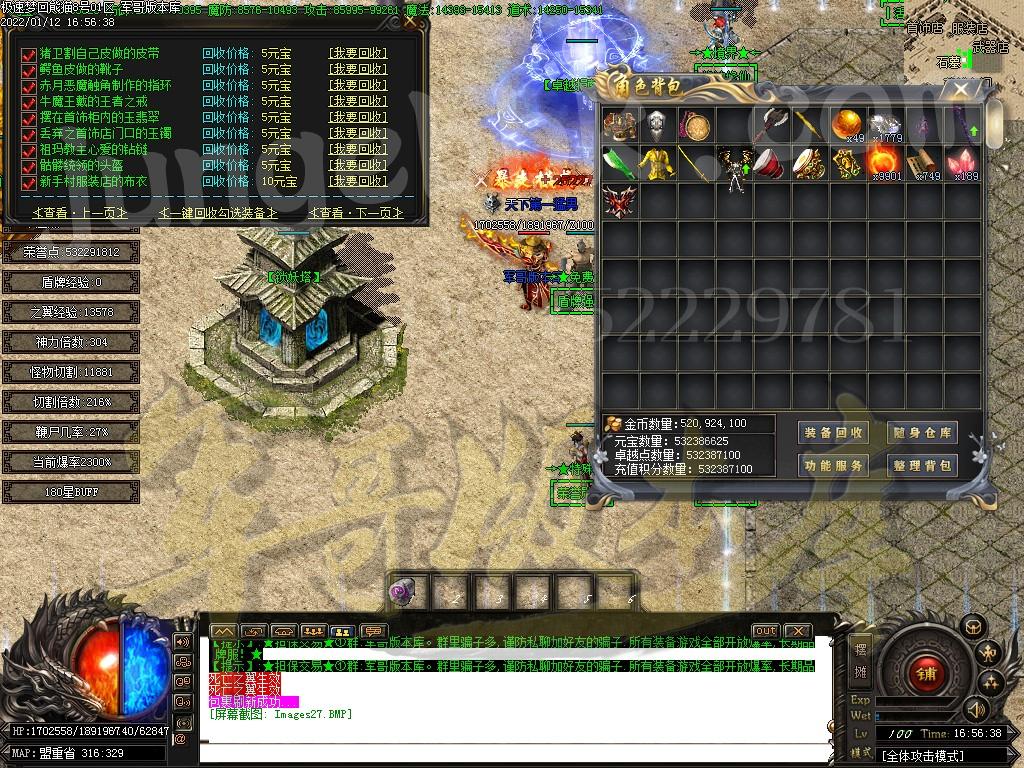Open the function services (功能服务) menu
The height and width of the screenshot is (768, 1024).
pos(833,466)
